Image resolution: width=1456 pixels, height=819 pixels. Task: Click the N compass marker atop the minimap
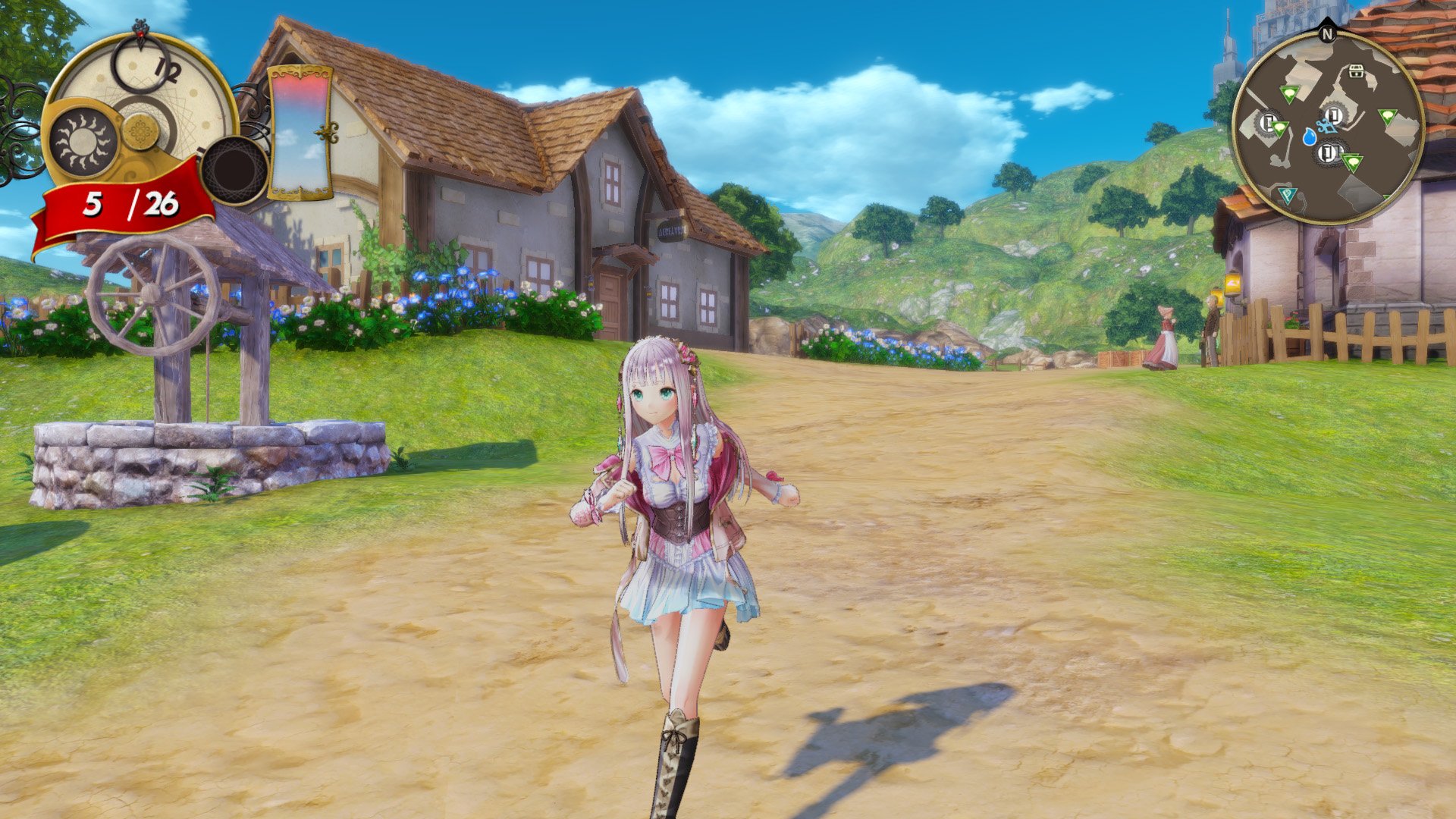click(x=1328, y=33)
